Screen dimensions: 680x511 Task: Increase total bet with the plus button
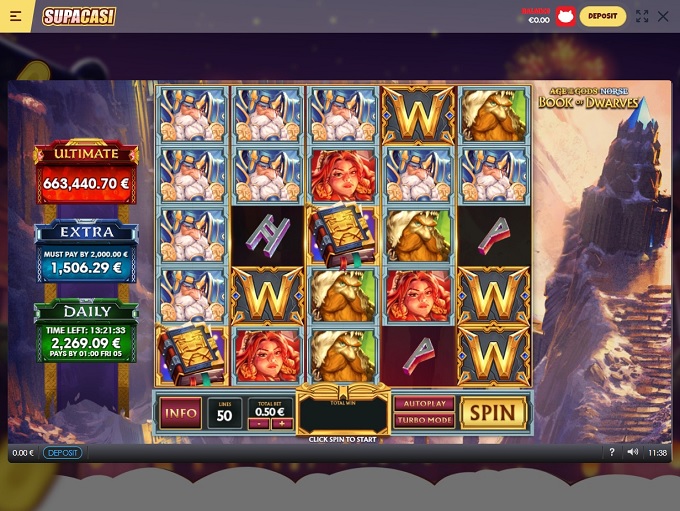tap(281, 423)
